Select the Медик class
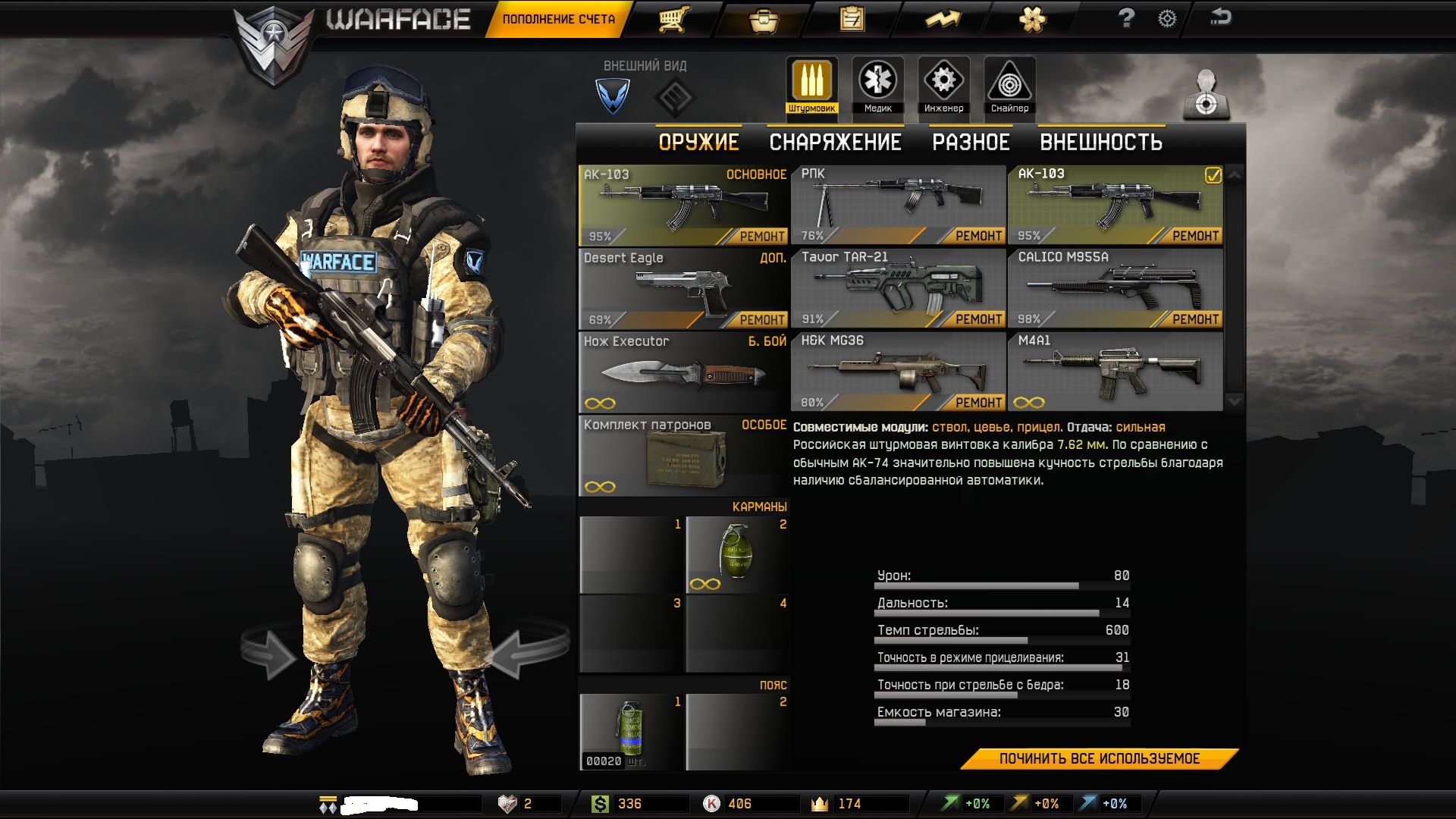The width and height of the screenshot is (1456, 819). 877,85
